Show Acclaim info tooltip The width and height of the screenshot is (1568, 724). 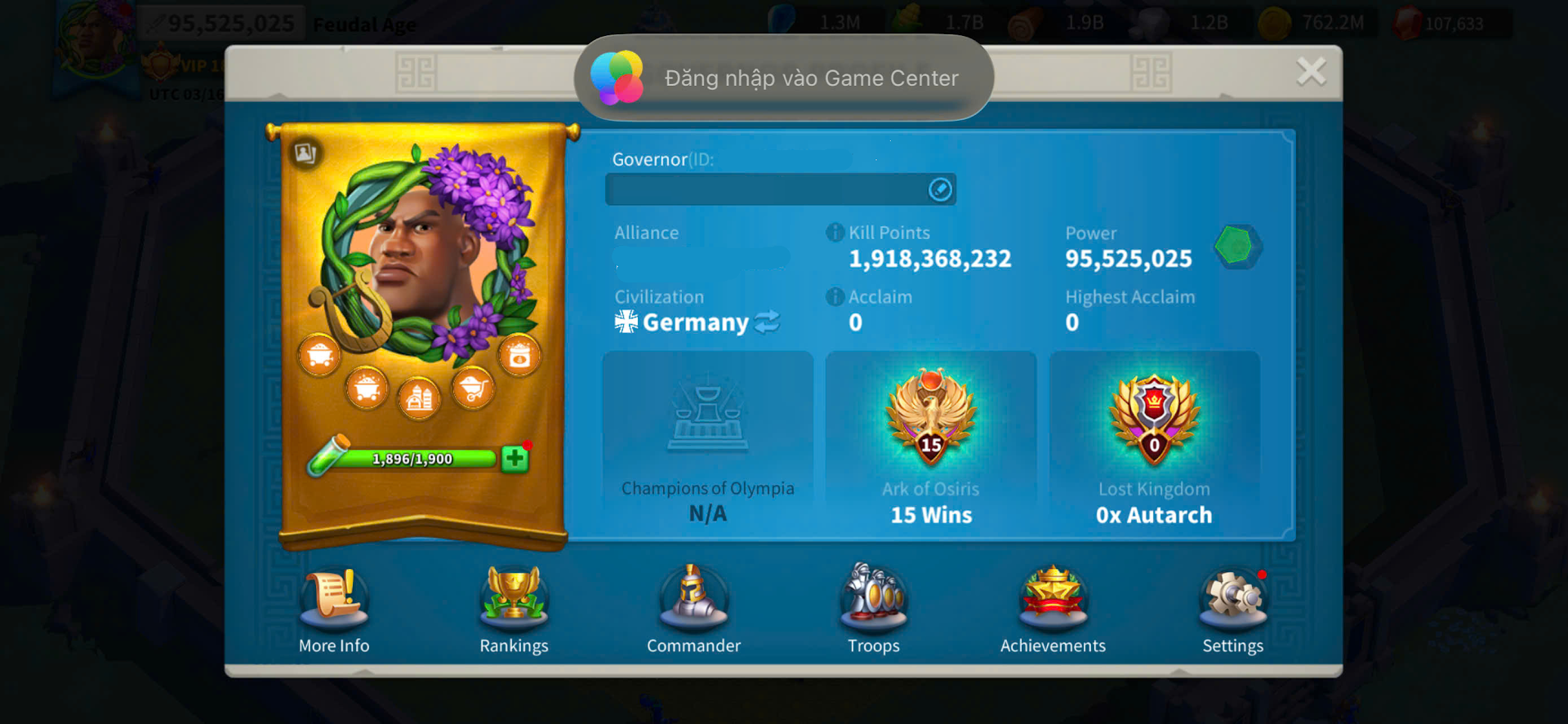click(835, 297)
